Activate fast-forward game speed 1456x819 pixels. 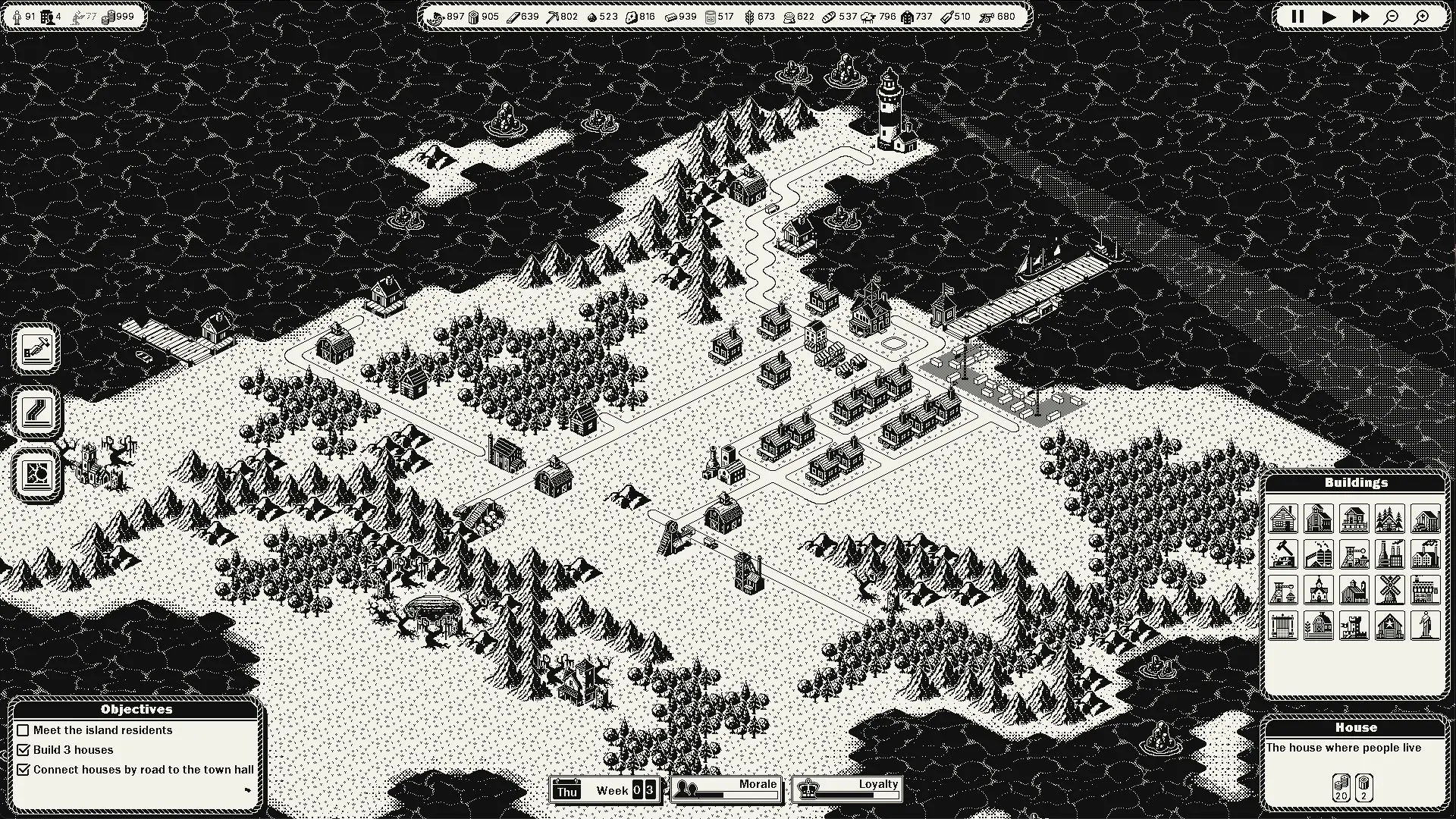(x=1360, y=17)
